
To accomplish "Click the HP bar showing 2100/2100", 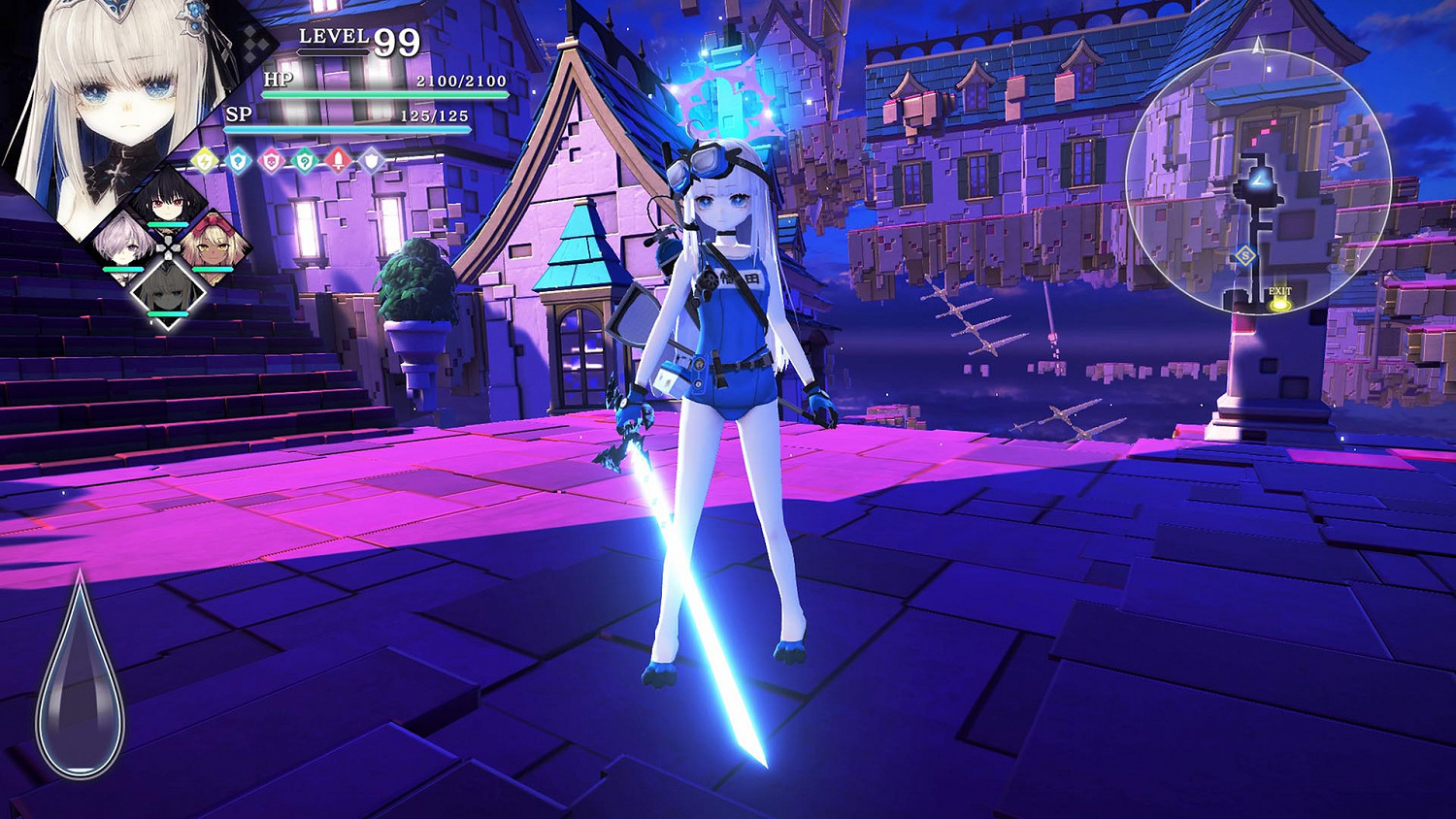I will point(379,94).
